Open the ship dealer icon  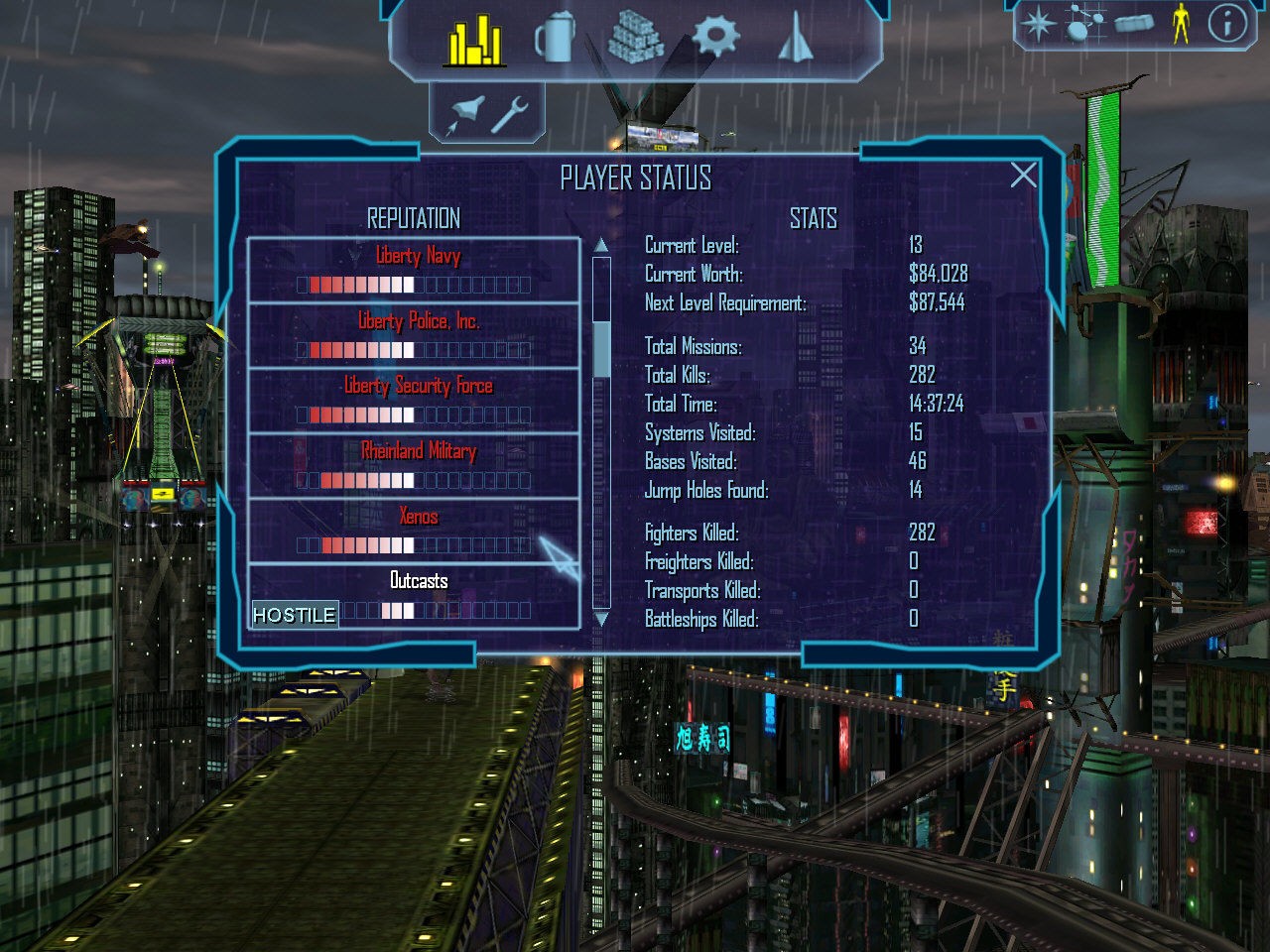[x=796, y=39]
